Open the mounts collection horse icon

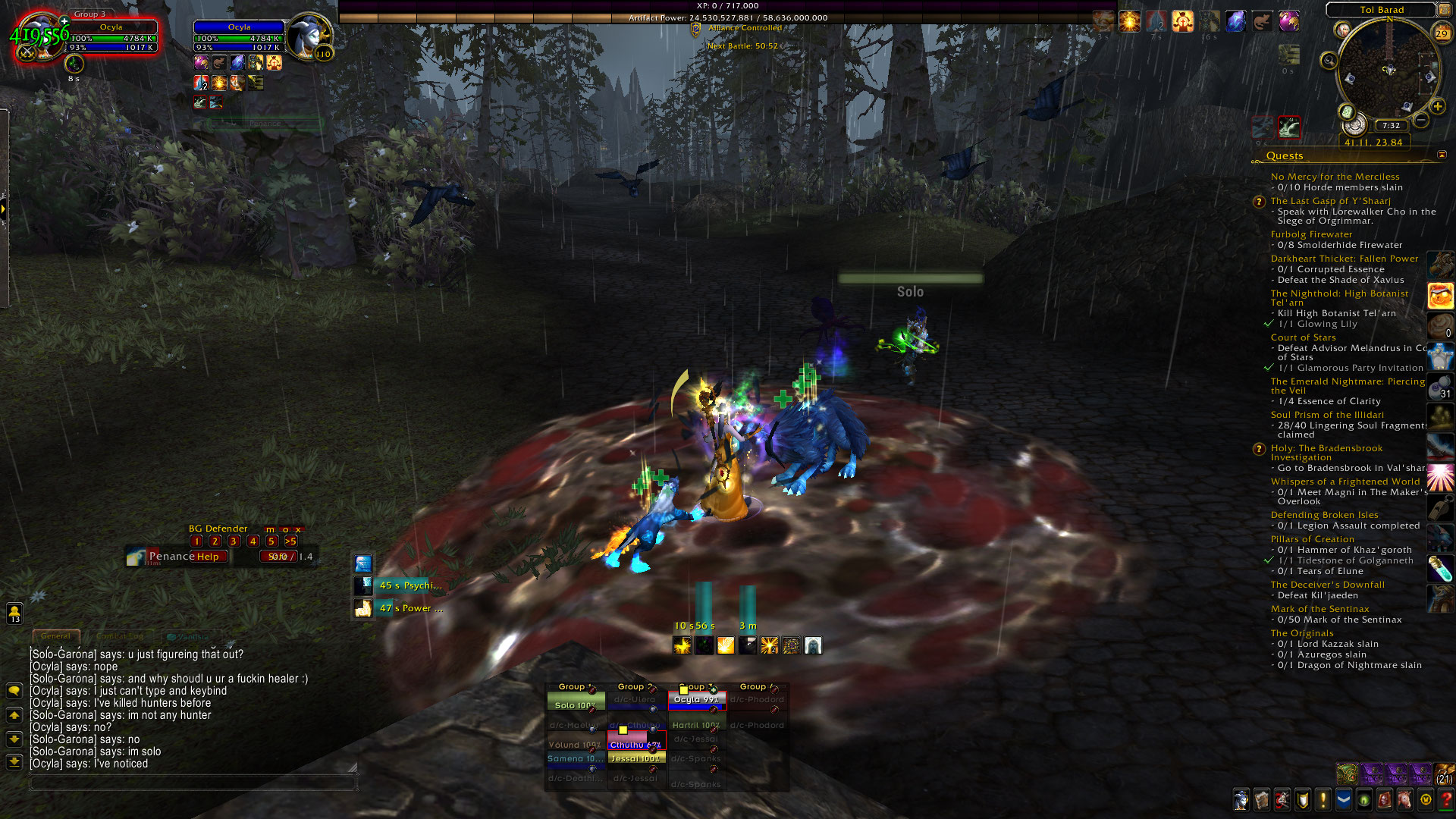tap(1404, 799)
